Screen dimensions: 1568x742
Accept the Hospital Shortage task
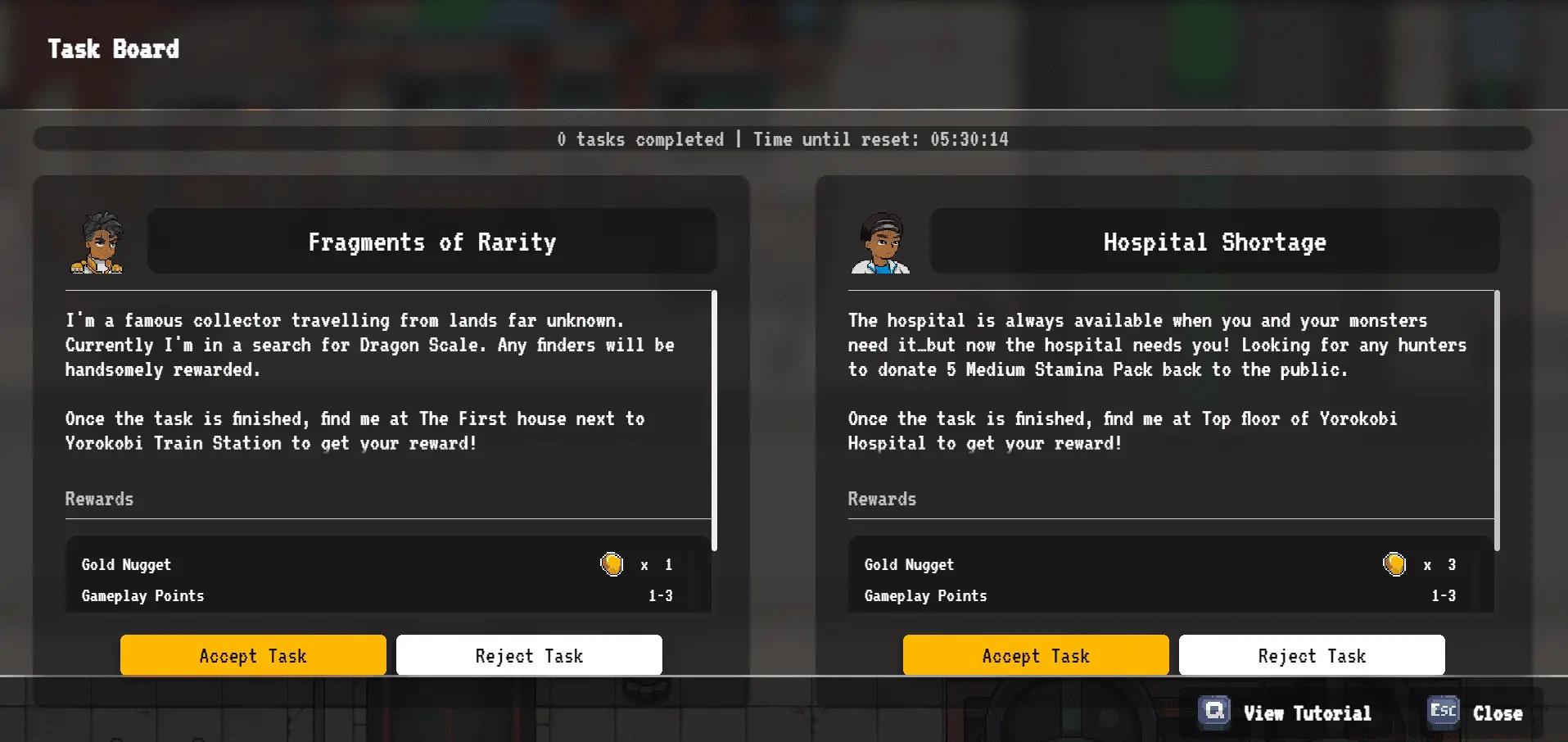pos(1036,655)
